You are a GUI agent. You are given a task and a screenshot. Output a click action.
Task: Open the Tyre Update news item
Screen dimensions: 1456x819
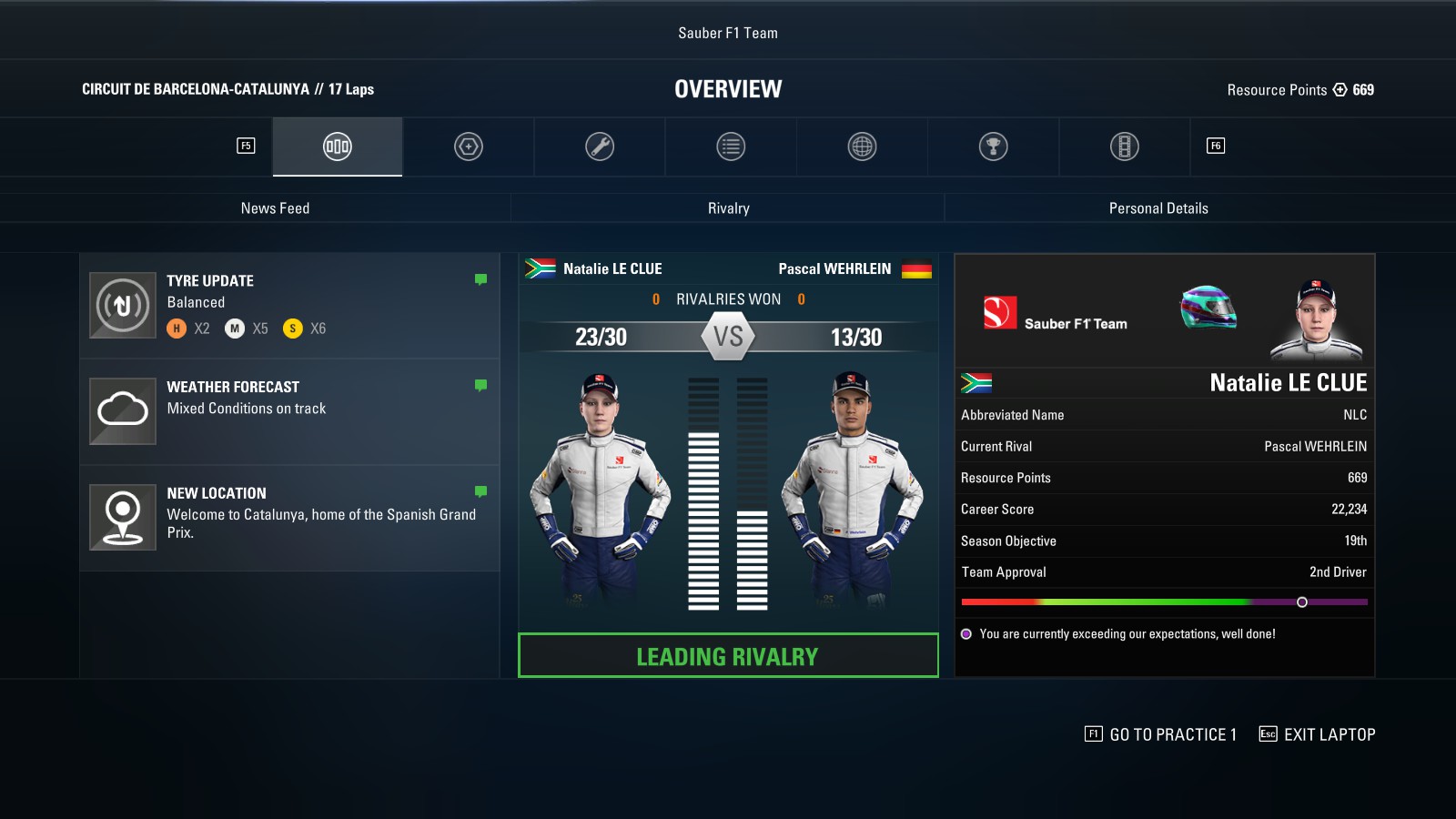[289, 306]
